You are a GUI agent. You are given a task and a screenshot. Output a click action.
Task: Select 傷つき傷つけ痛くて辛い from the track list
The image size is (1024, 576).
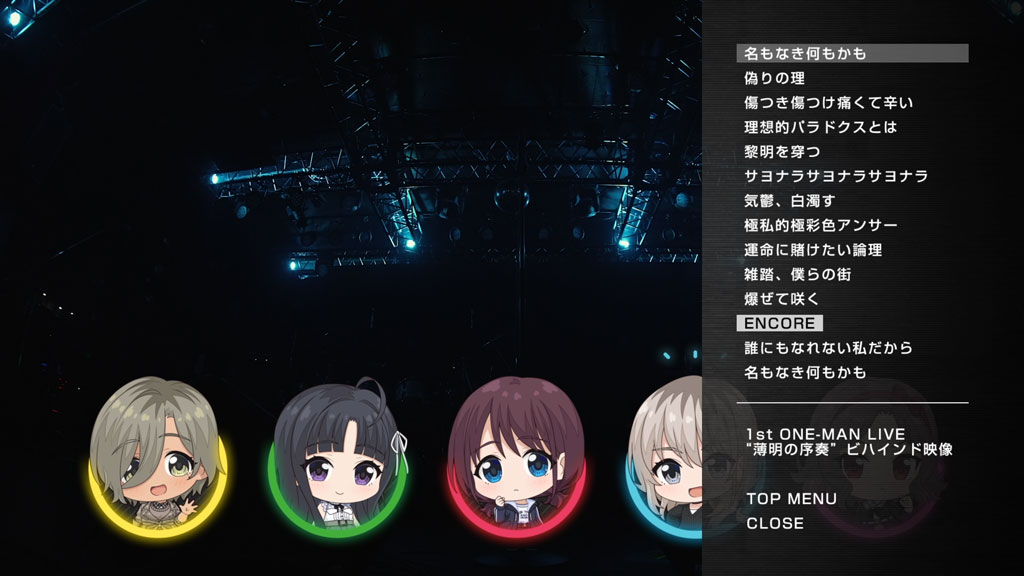tap(828, 103)
